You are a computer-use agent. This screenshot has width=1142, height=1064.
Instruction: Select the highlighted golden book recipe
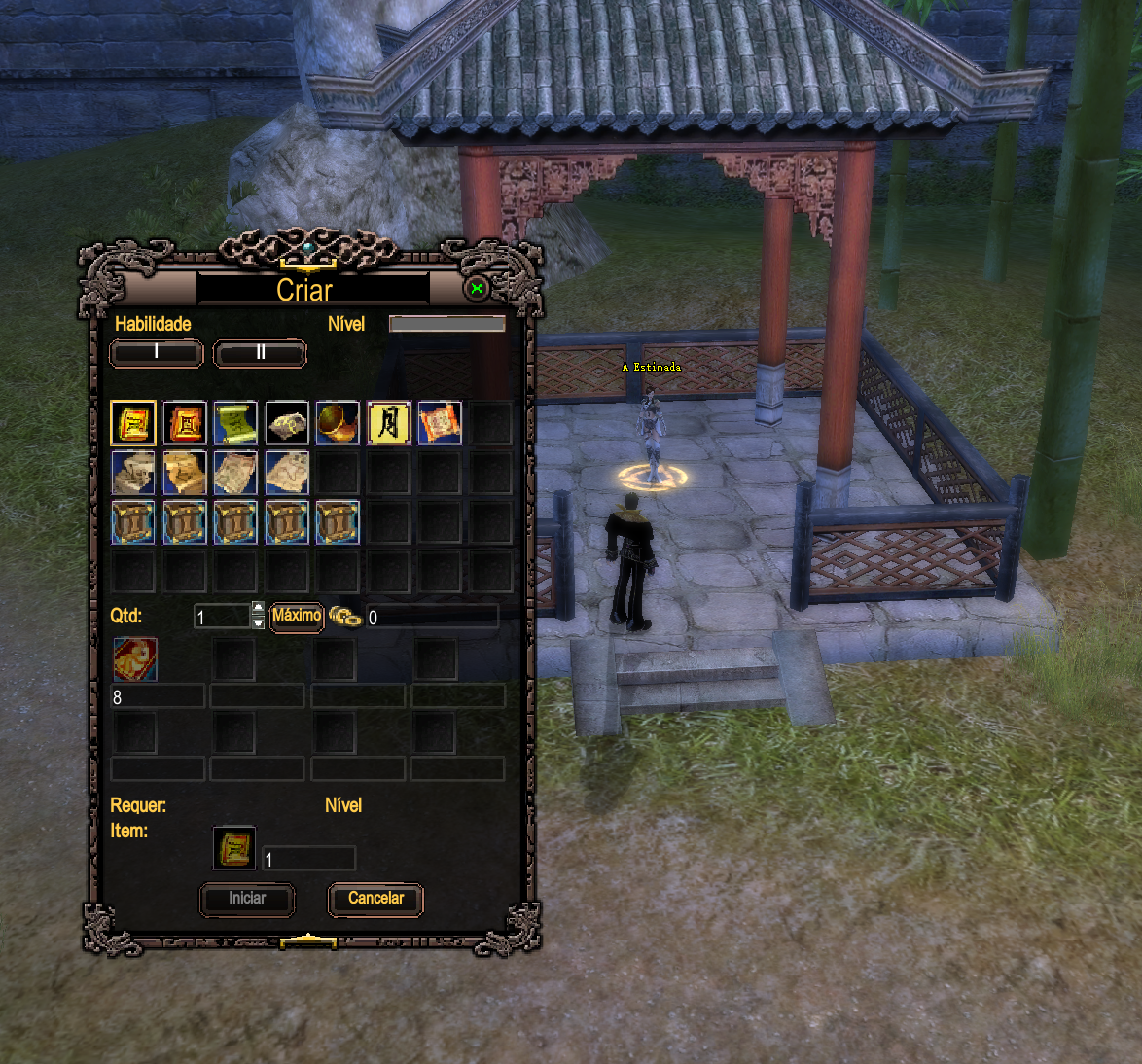pyautogui.click(x=133, y=423)
